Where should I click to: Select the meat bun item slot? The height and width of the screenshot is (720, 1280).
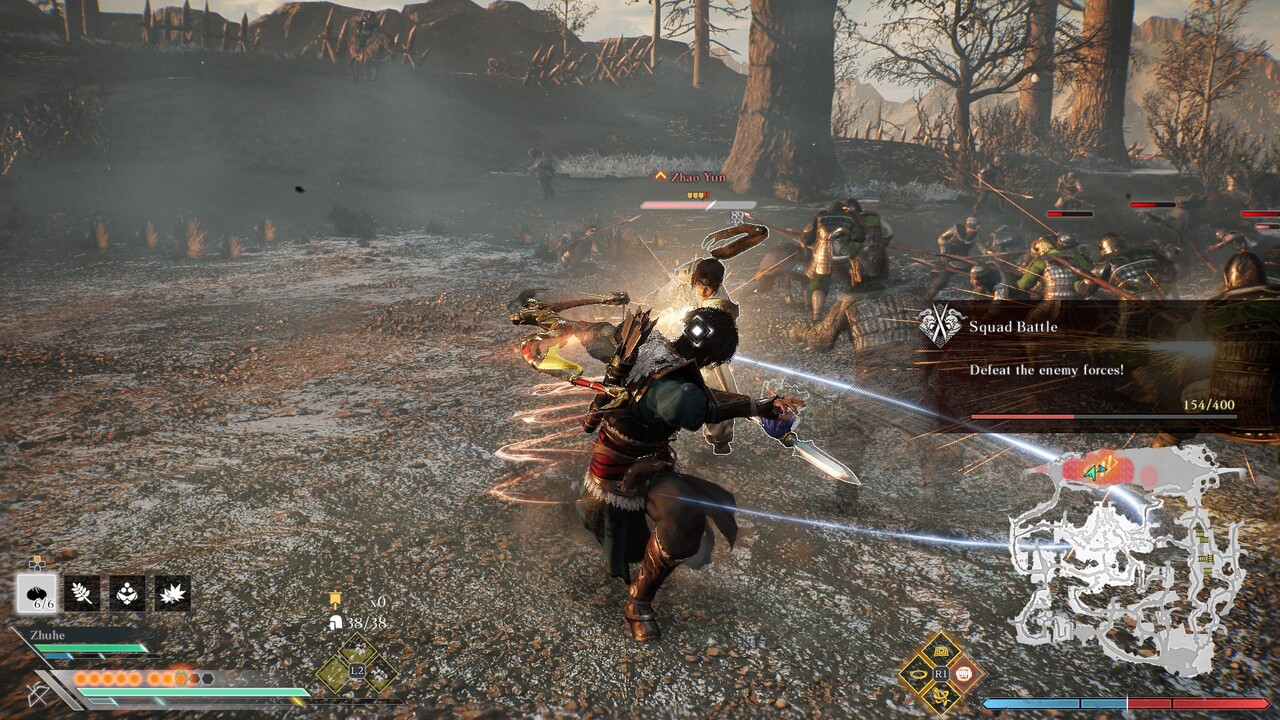37,593
